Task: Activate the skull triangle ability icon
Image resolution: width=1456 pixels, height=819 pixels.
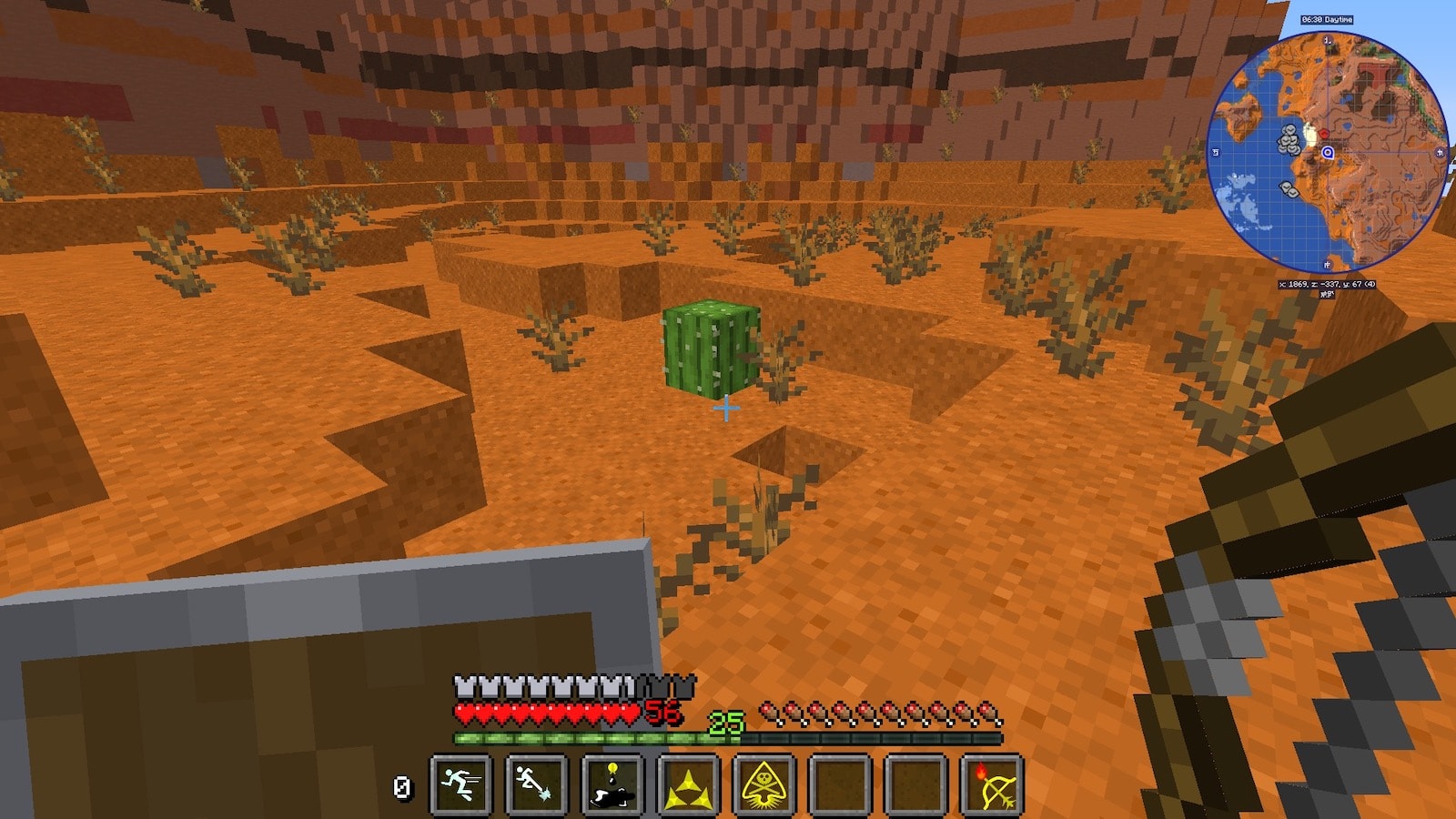Action: point(764,784)
